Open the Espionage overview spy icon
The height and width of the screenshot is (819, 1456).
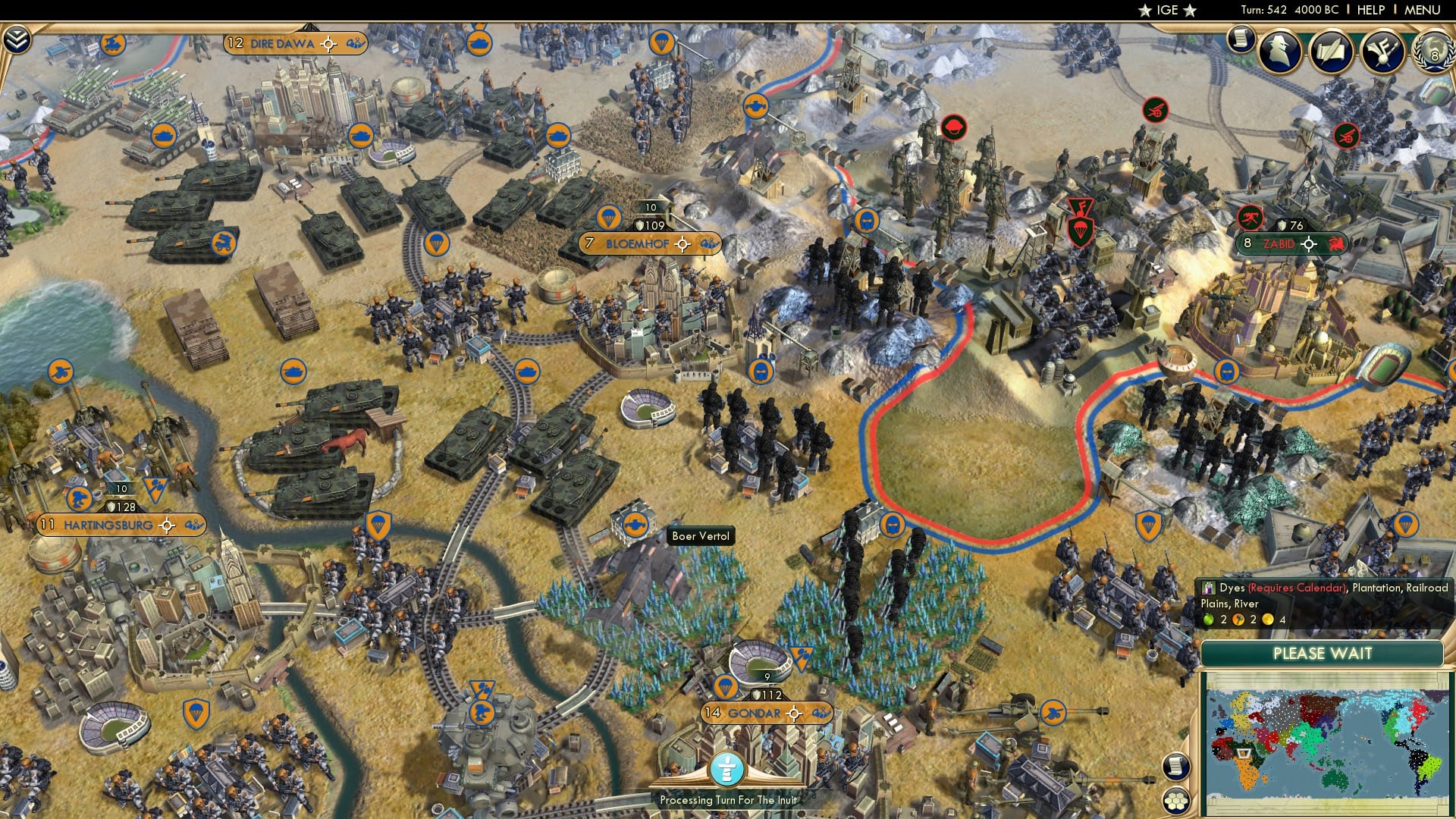[1280, 50]
